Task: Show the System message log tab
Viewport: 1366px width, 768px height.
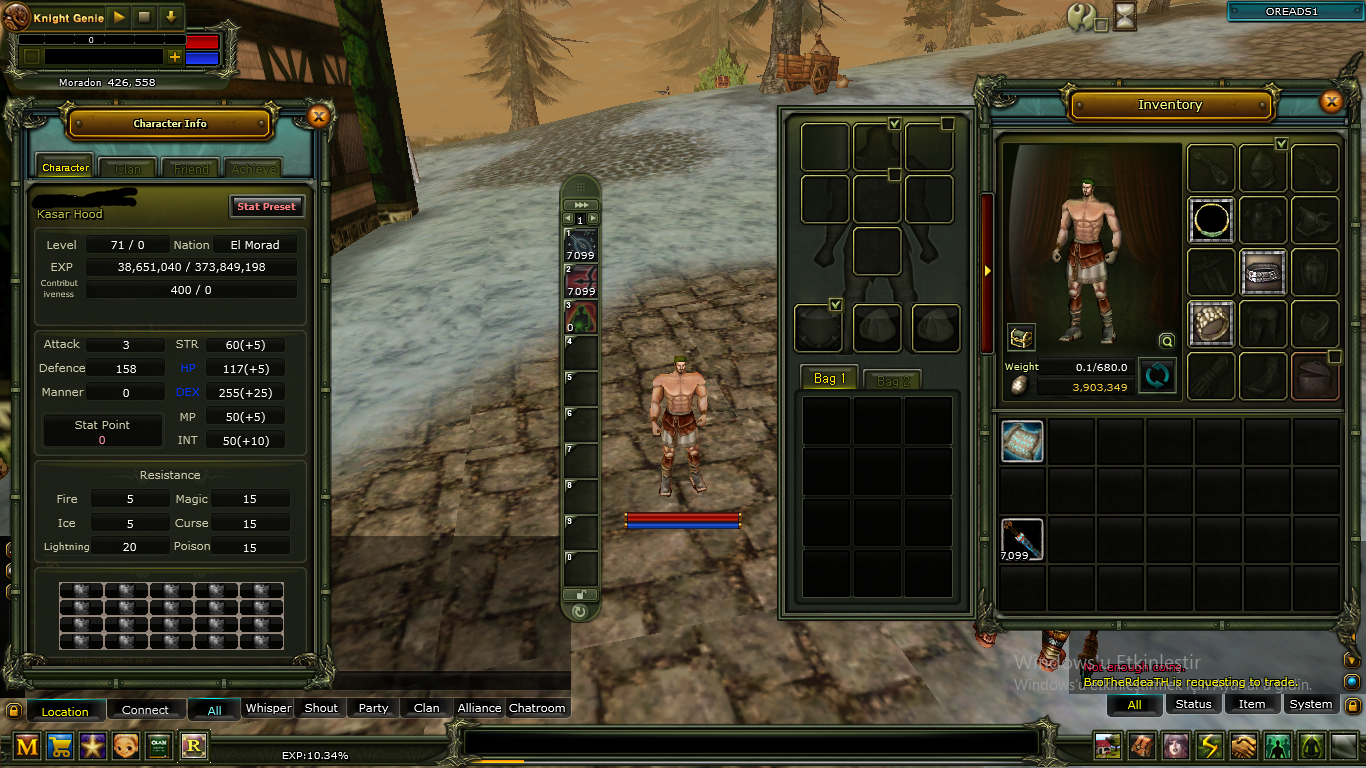Action: (x=1310, y=704)
